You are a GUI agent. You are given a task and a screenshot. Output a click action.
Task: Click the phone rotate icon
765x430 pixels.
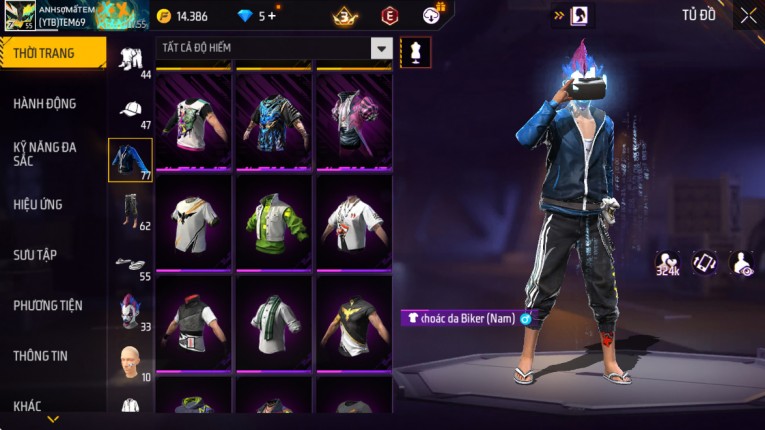coord(704,262)
